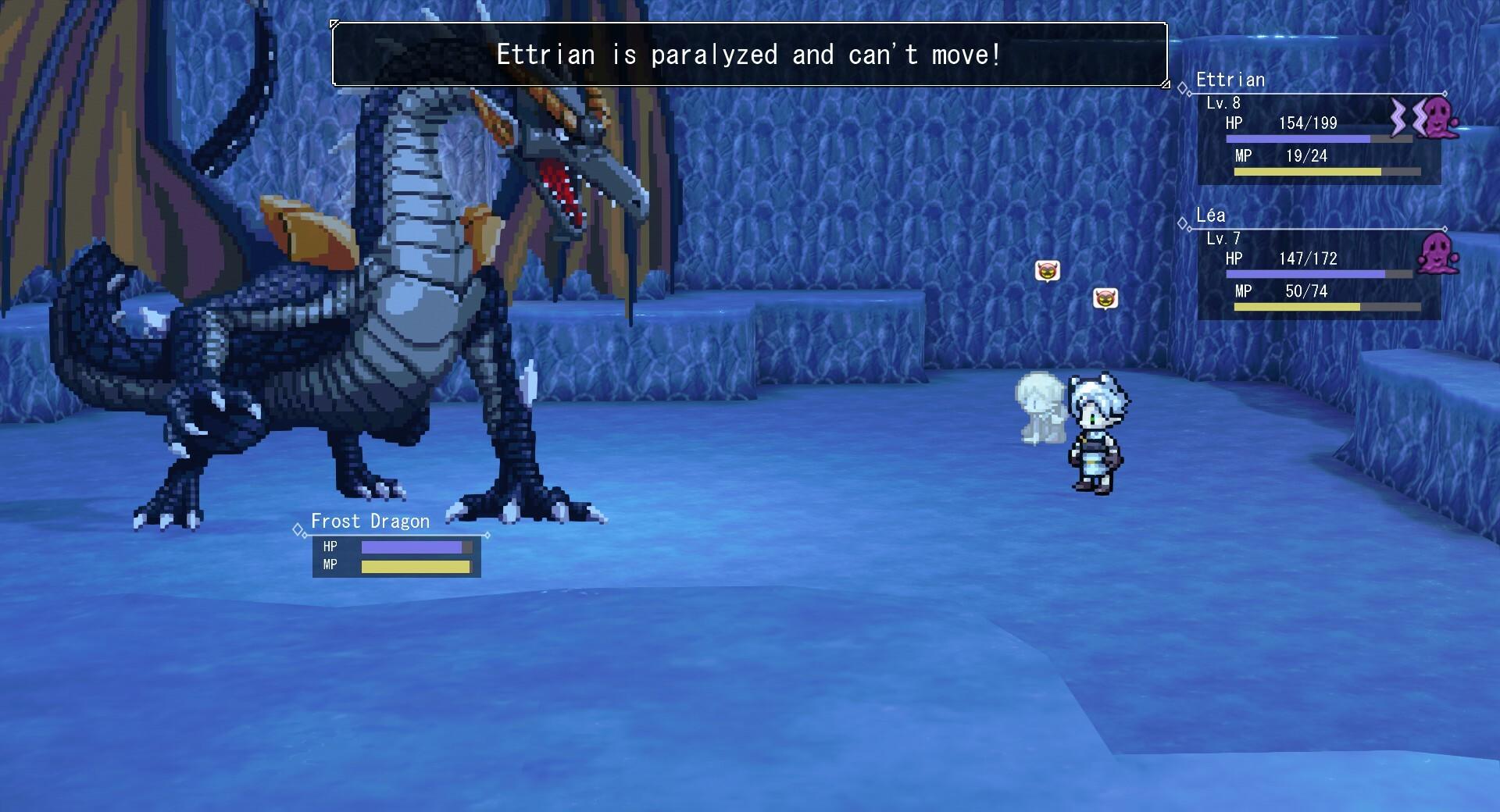The width and height of the screenshot is (1500, 812).
Task: Click the paralysis message dialogue box
Action: (748, 55)
